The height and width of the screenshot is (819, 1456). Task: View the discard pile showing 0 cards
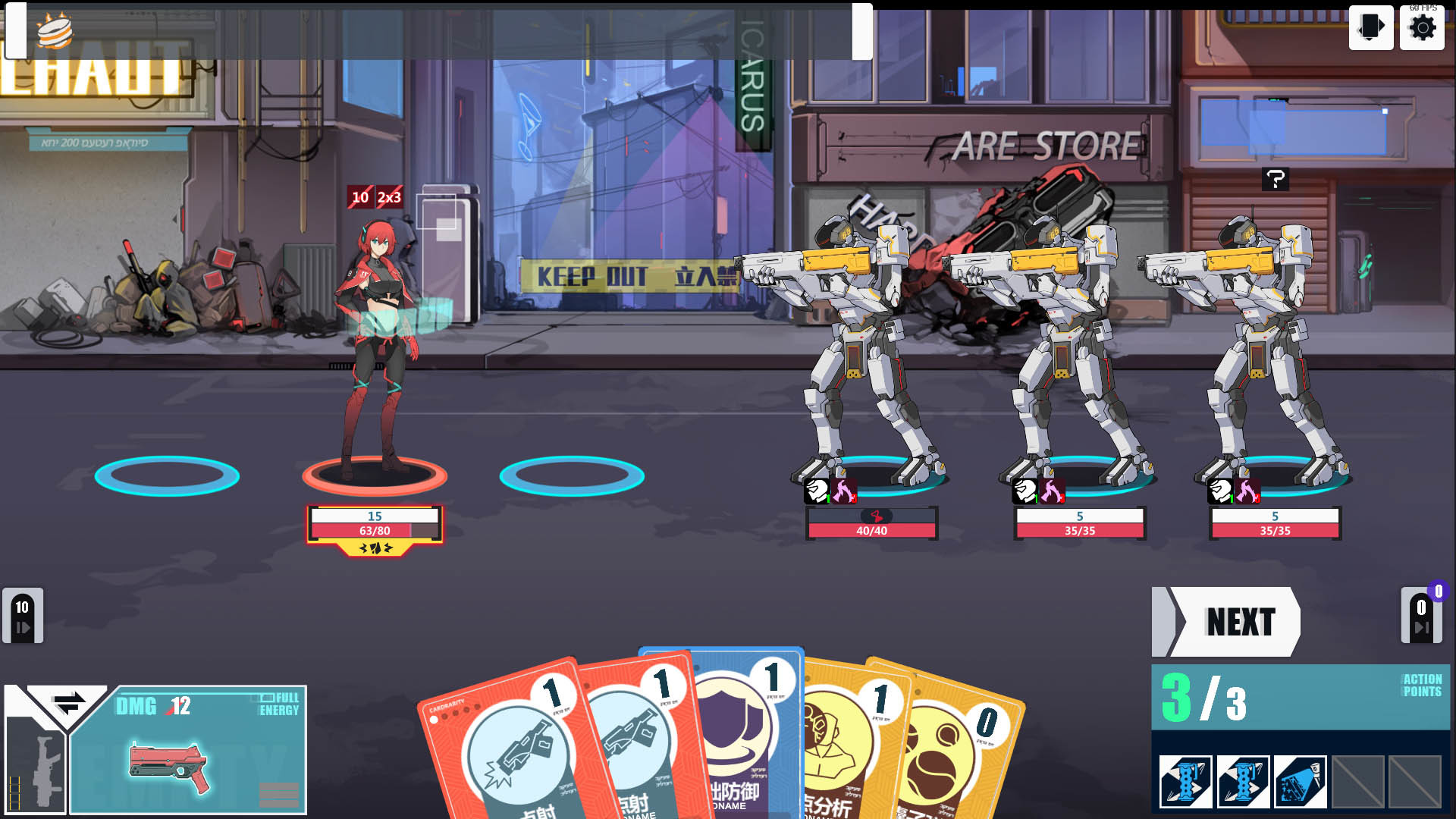(x=1421, y=616)
